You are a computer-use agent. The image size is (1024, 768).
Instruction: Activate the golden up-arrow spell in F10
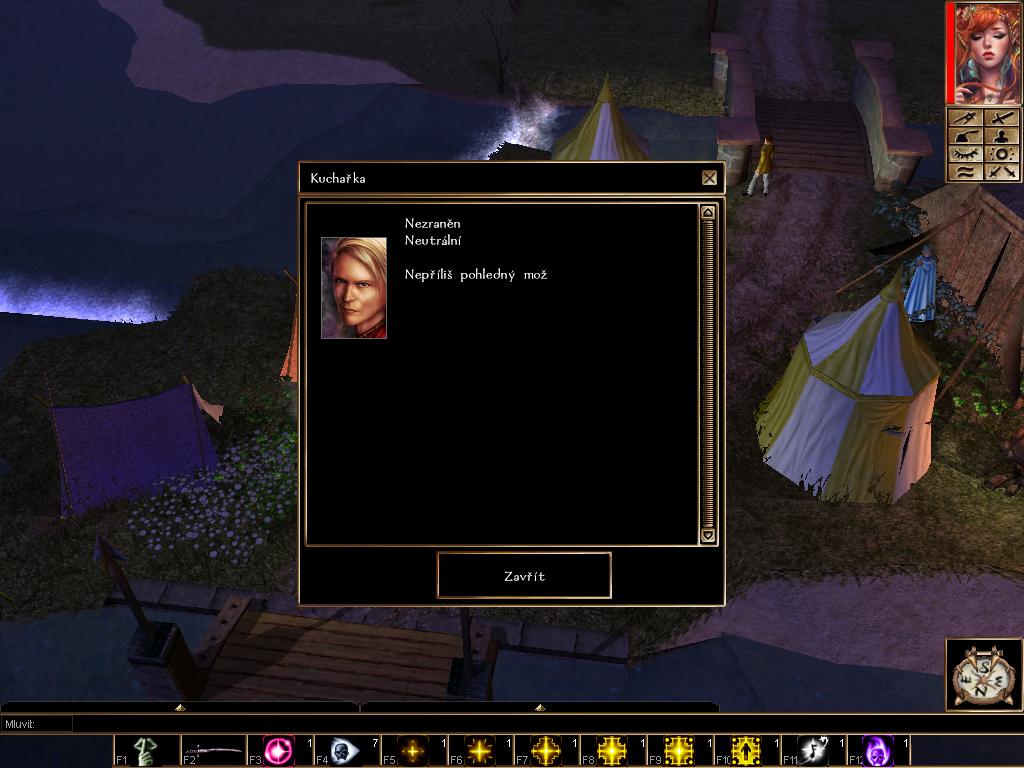745,750
